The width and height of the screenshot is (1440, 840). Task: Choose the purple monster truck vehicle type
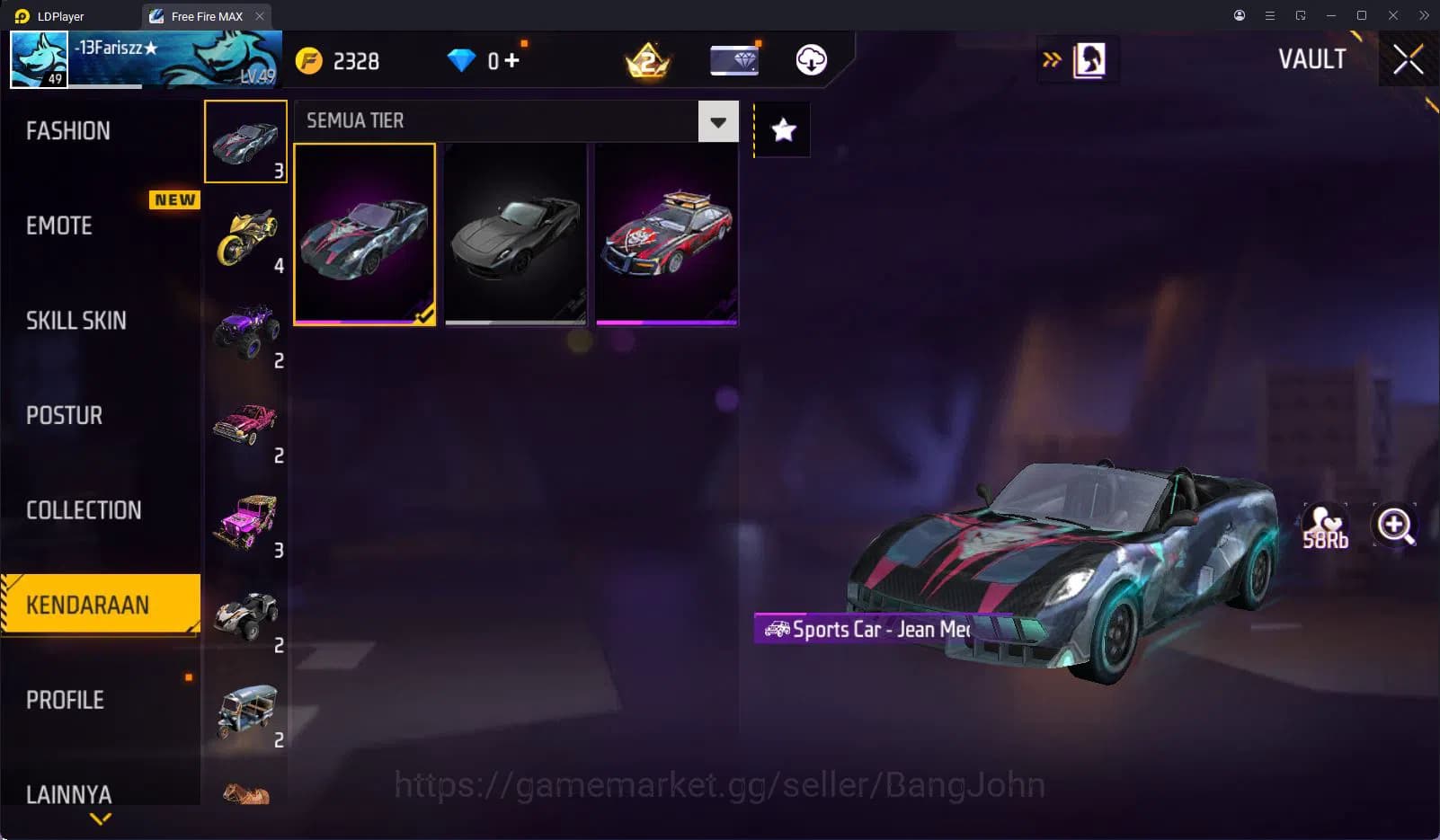pos(245,332)
